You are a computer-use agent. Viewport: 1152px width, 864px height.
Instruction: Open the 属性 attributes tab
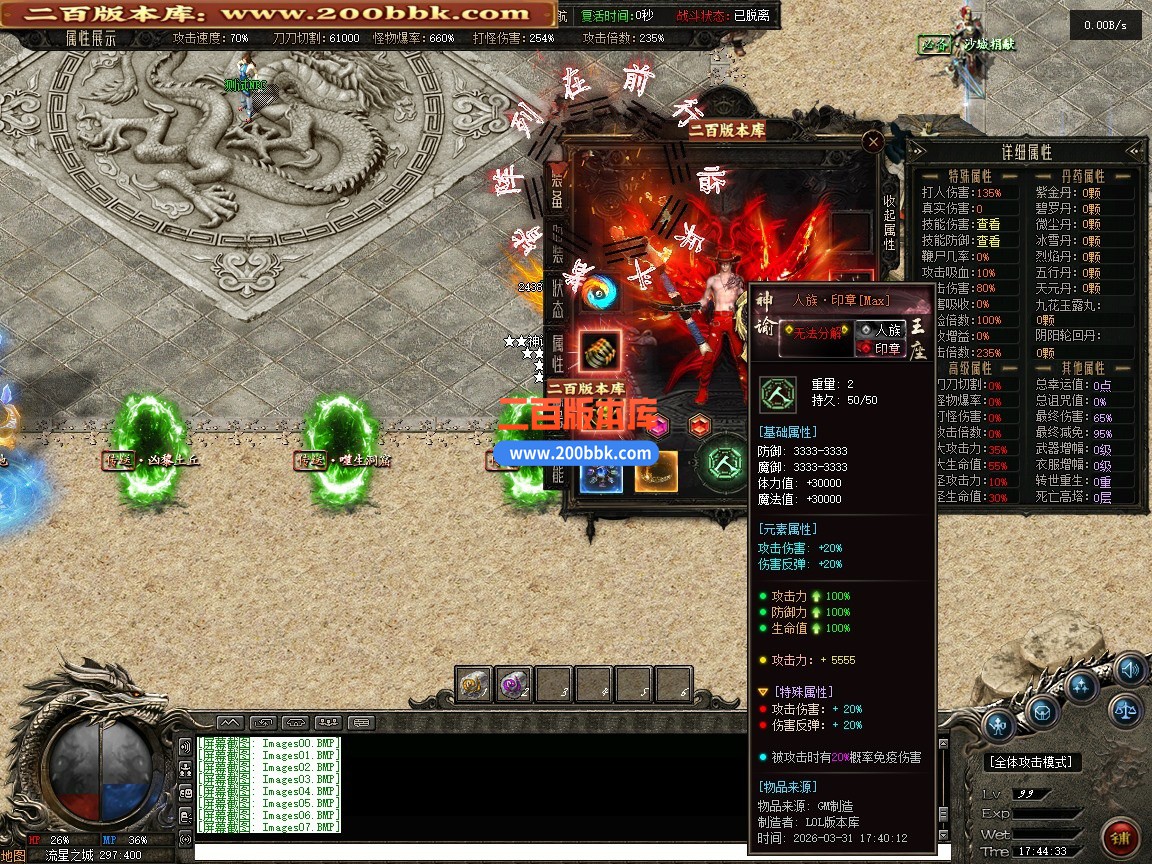click(x=558, y=352)
